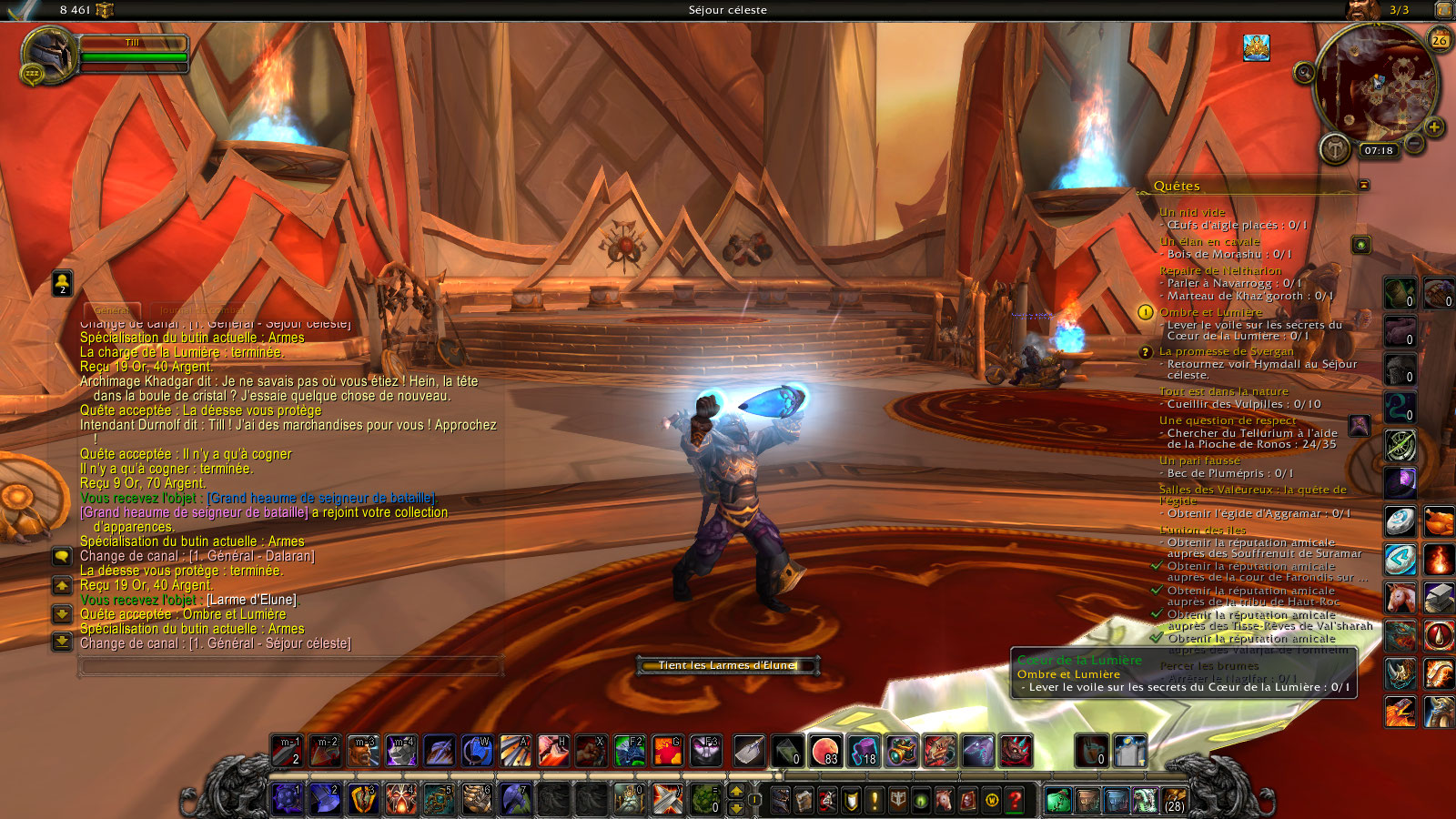The height and width of the screenshot is (819, 1456).
Task: Click the player portrait frame for Till
Action: click(x=50, y=55)
